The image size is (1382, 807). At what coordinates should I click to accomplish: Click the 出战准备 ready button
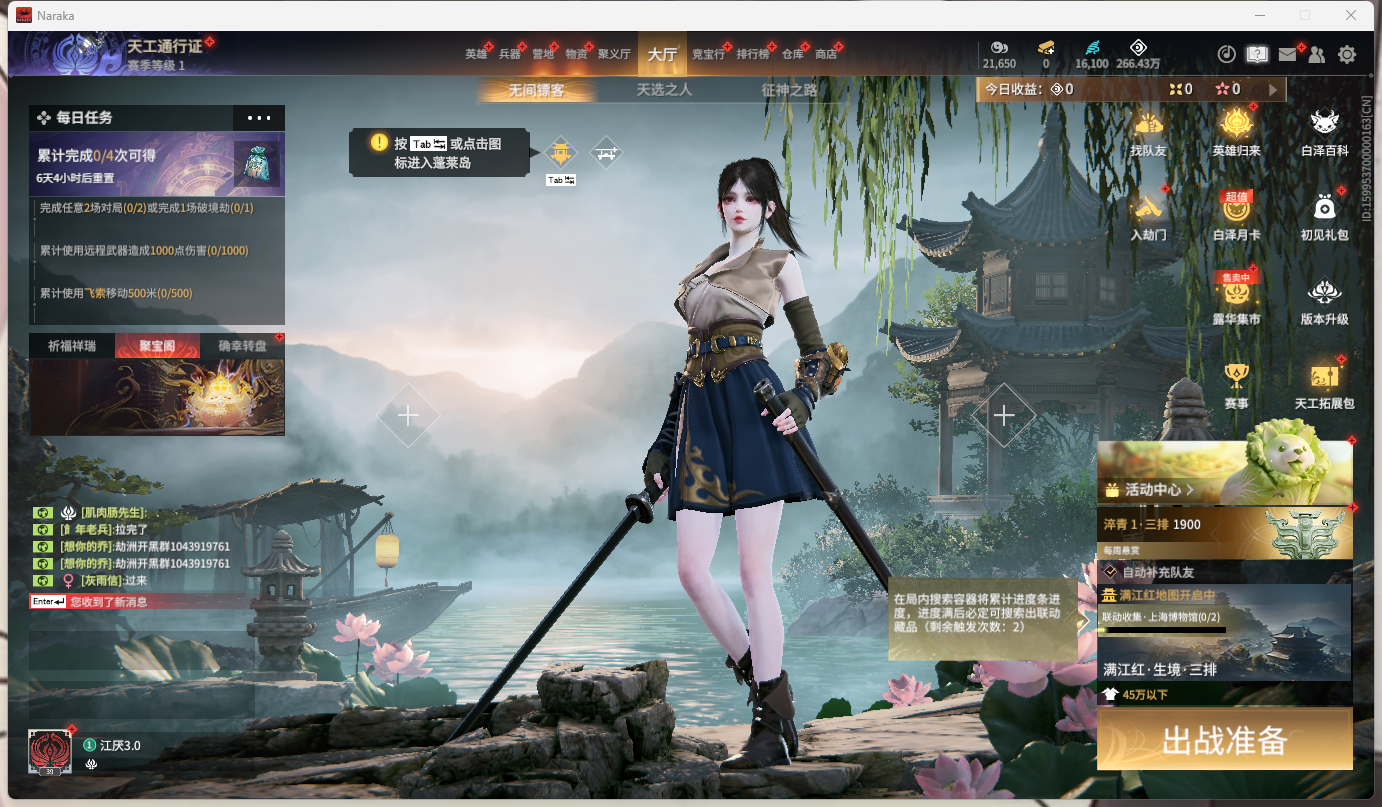(1224, 740)
